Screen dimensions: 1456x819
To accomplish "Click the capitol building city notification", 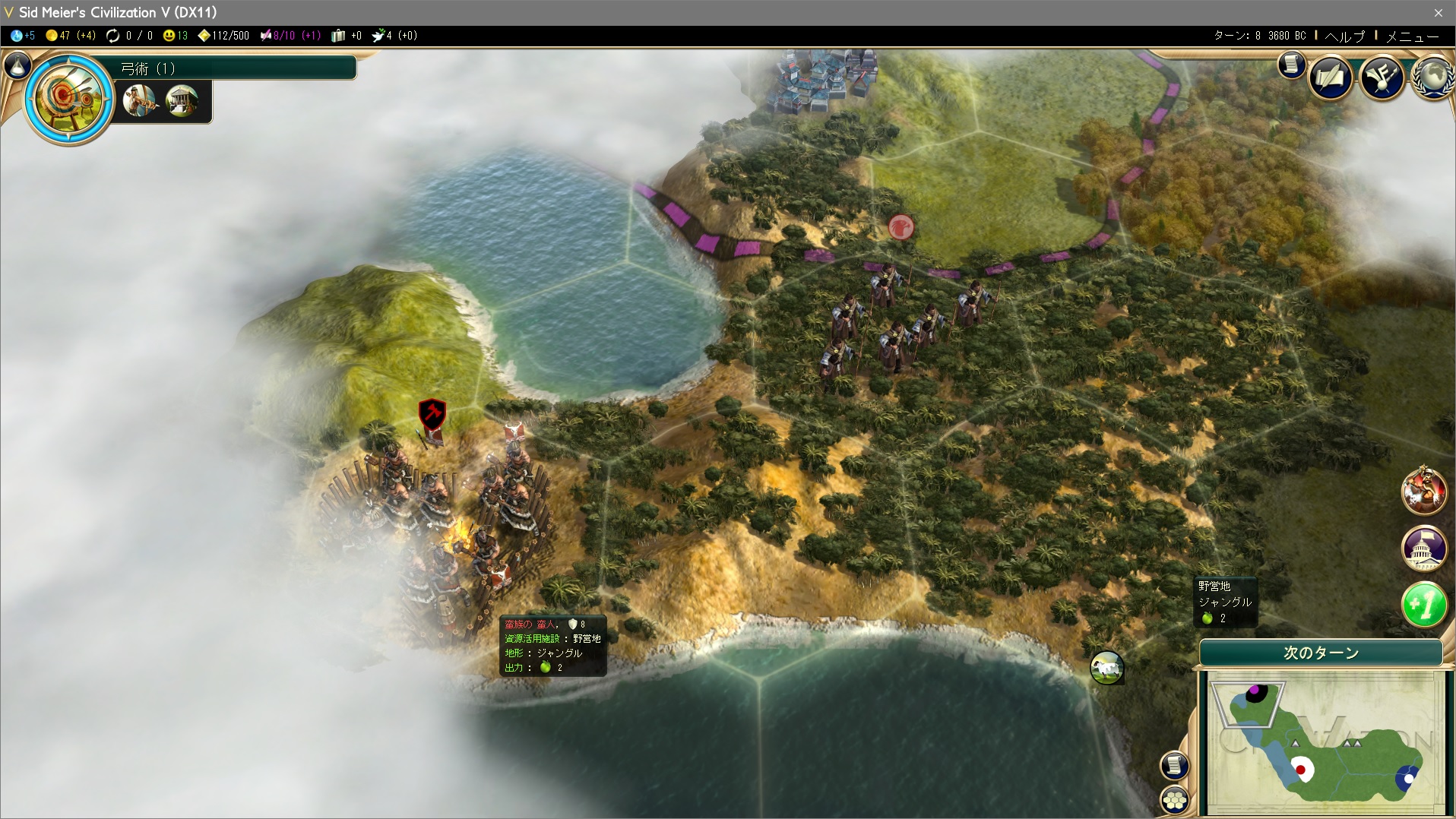I will click(x=1423, y=548).
